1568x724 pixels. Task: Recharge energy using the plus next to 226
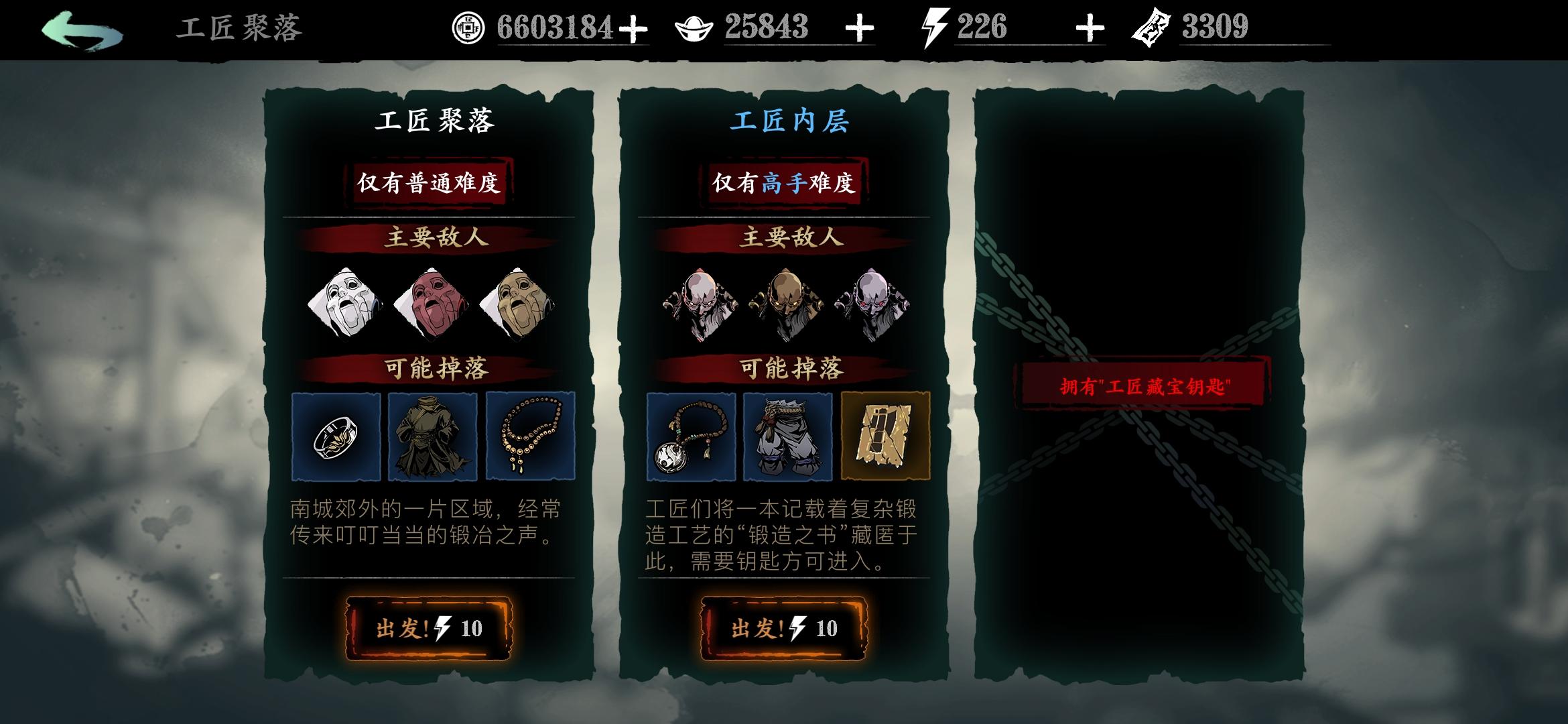[1090, 28]
